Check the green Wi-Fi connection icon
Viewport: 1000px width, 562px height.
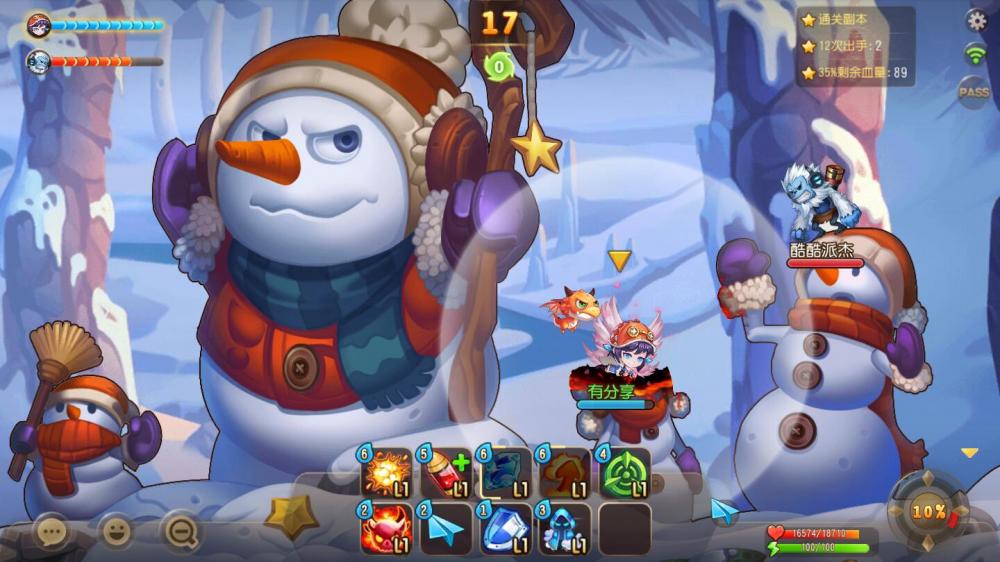click(x=975, y=55)
